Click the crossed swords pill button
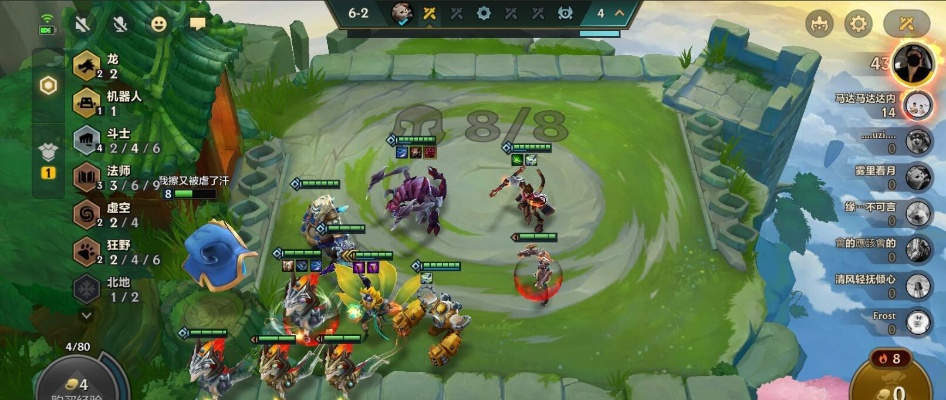Image resolution: width=946 pixels, height=400 pixels. pos(908,23)
